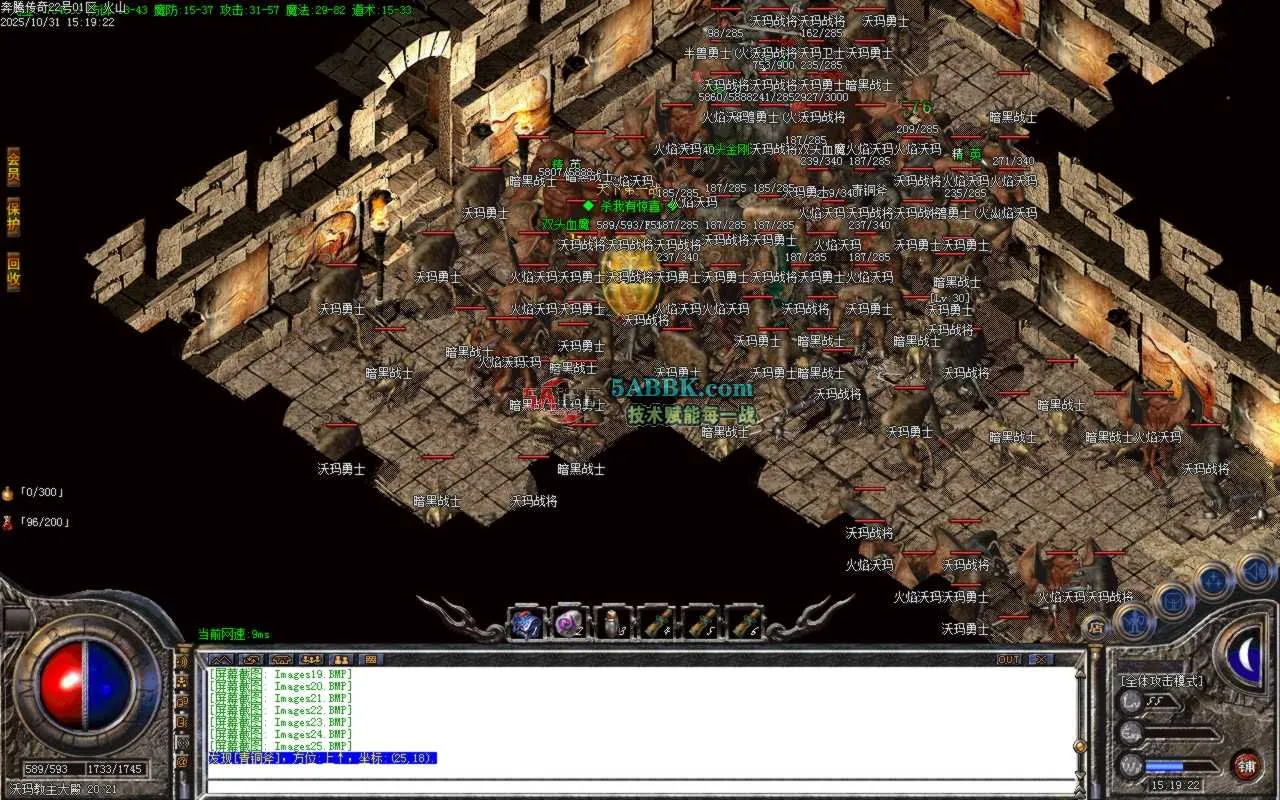Toggle the 全体攻击模式 attack mode
The image size is (1280, 800).
point(1162,682)
